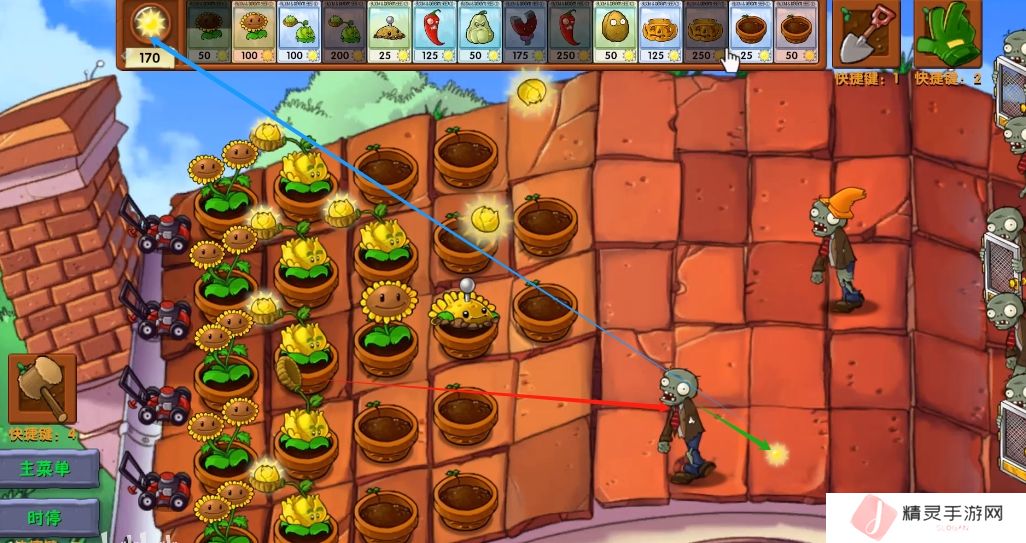Choose the wall-nut seed card
This screenshot has height=543, width=1026.
click(613, 32)
